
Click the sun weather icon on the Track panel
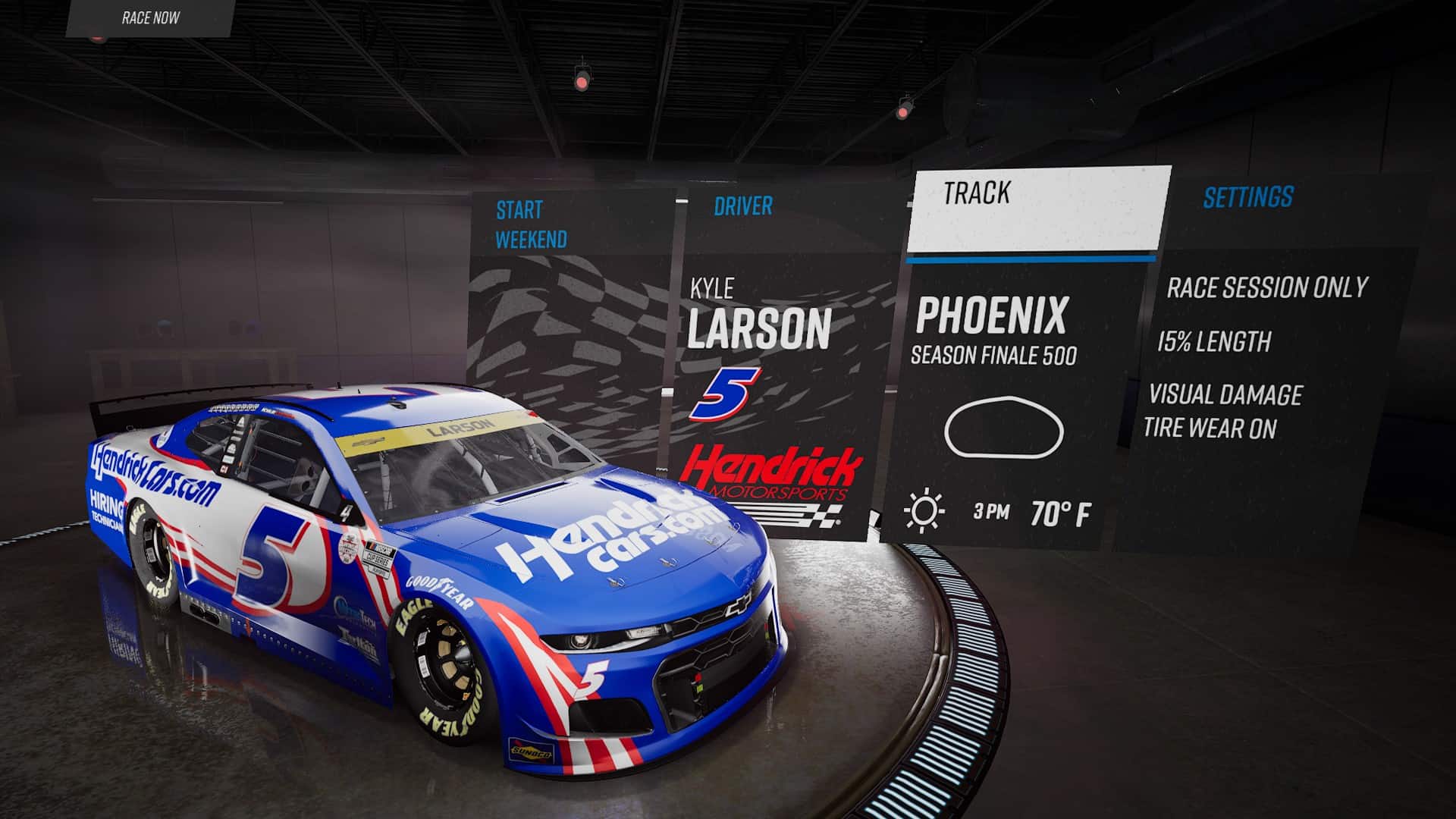[x=924, y=508]
